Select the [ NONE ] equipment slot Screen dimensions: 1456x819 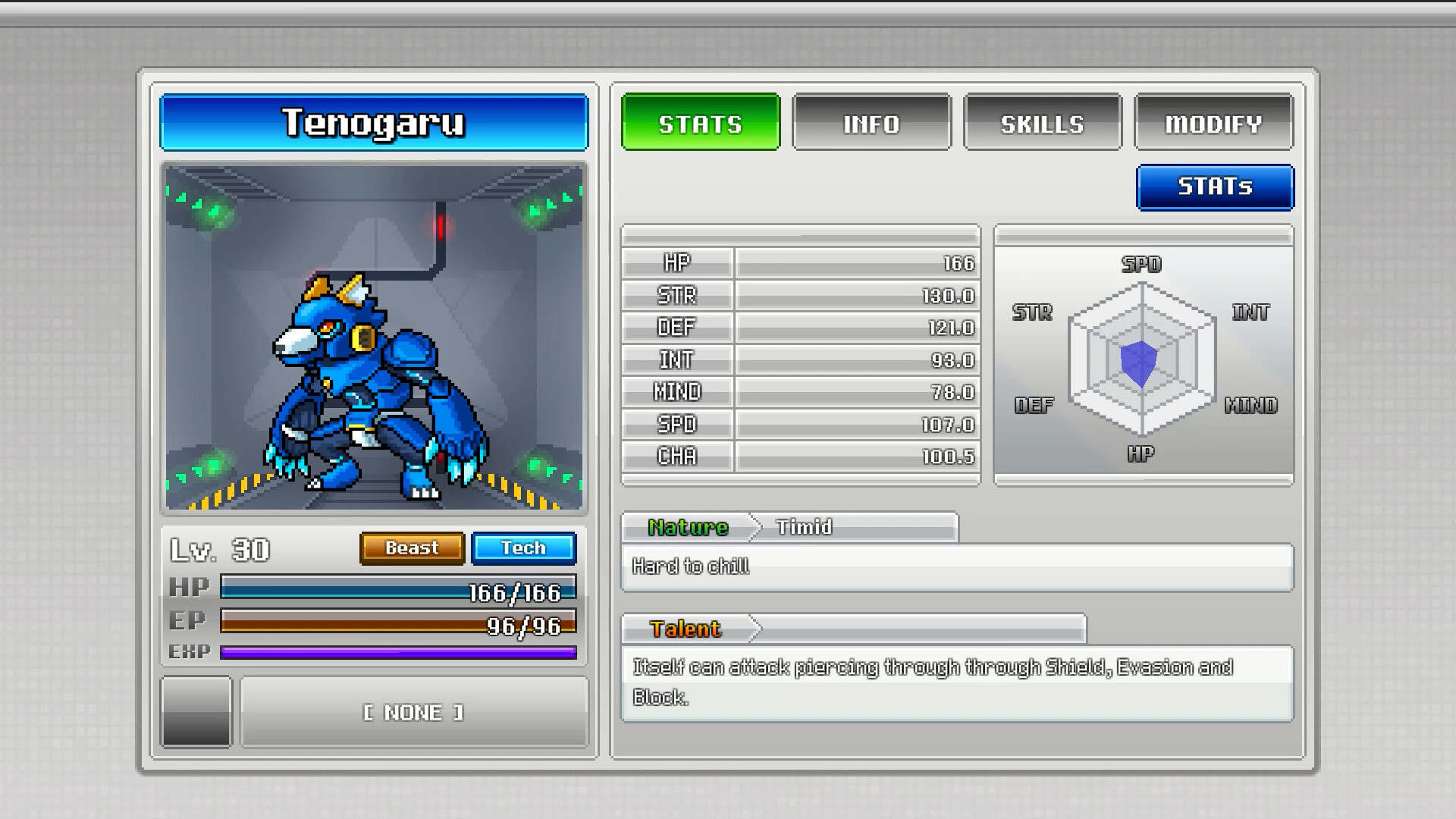click(413, 711)
